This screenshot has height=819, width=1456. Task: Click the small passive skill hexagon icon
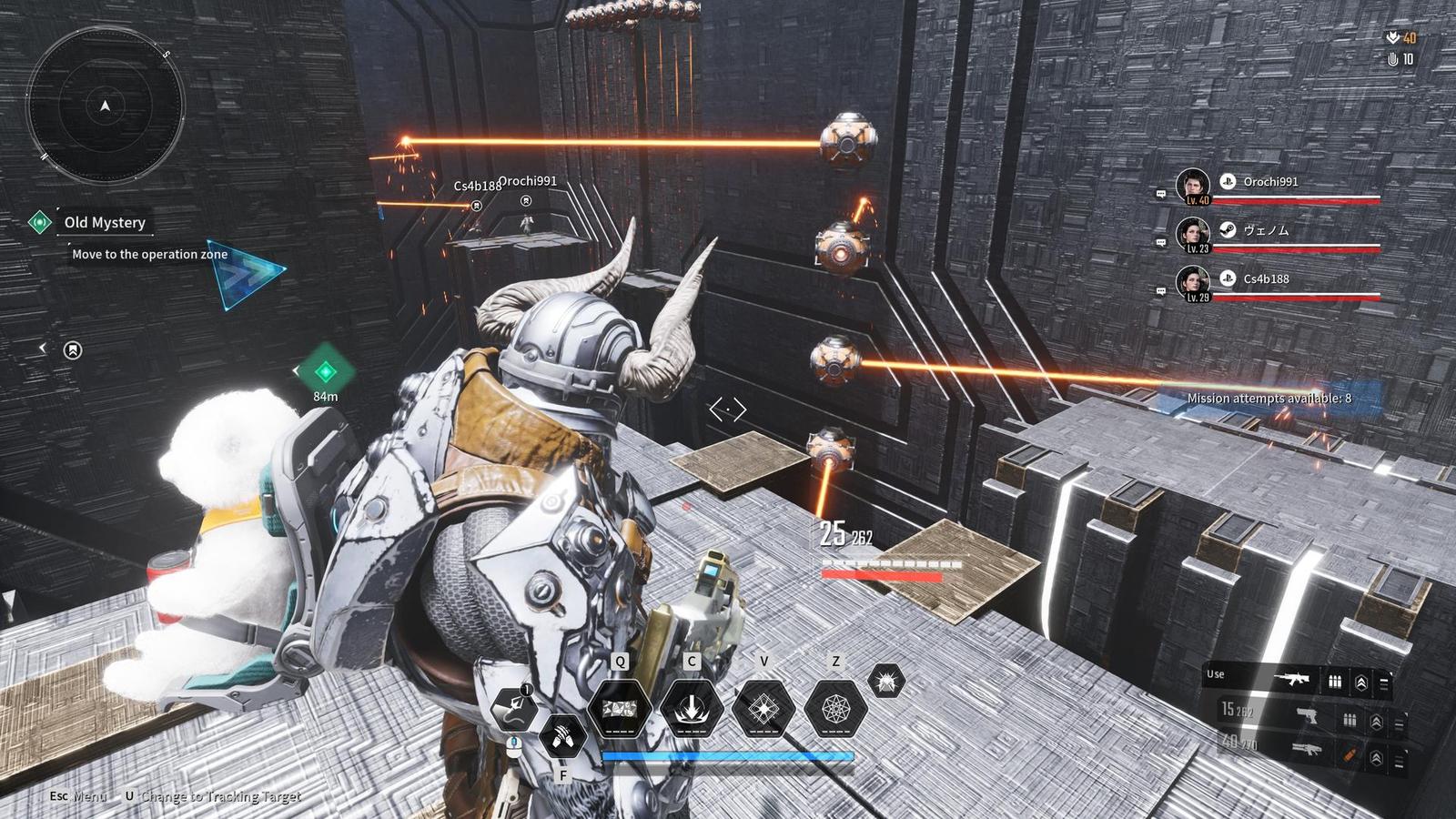885,681
